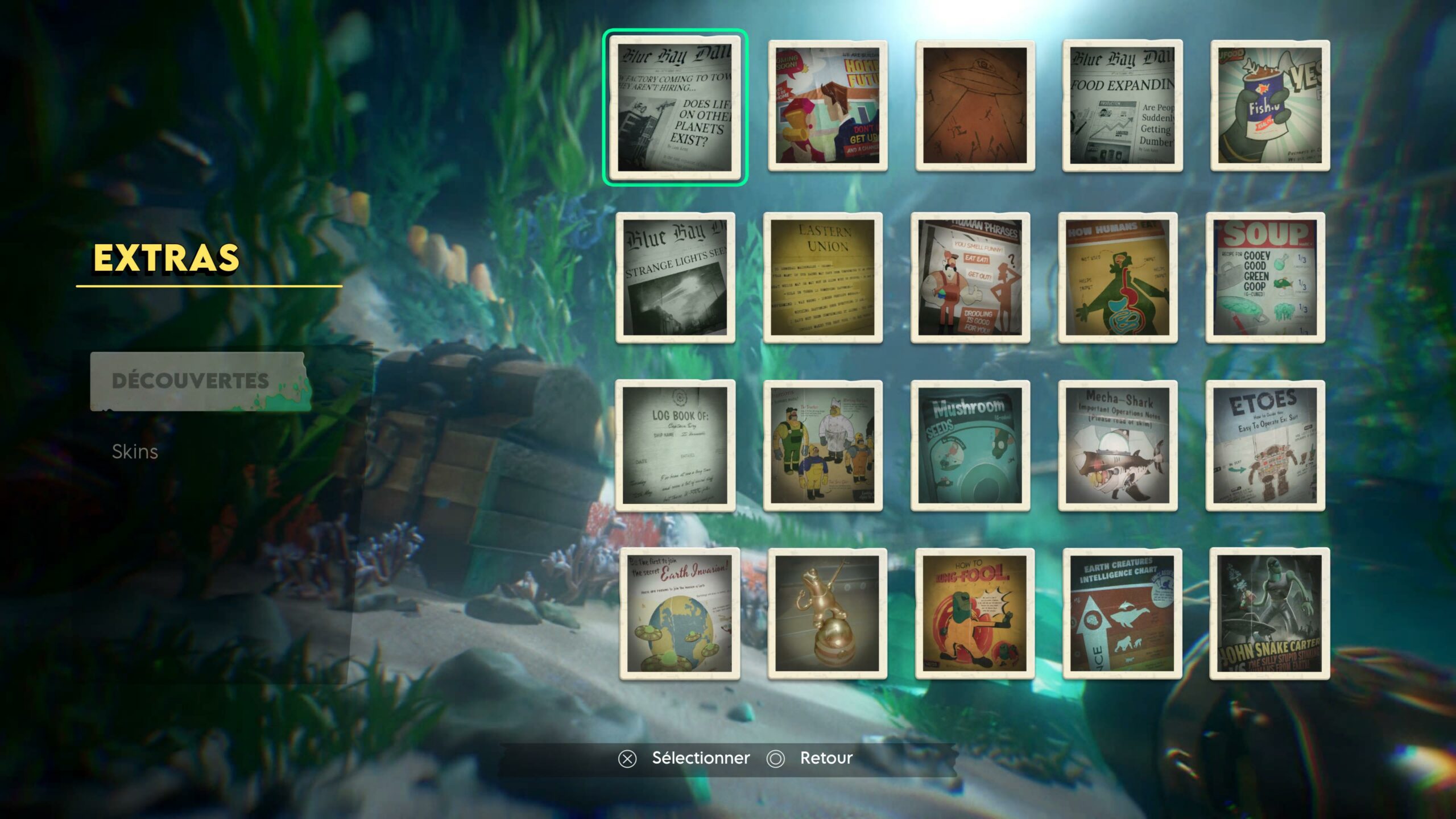View the UFO cave painting thumbnail
1456x819 pixels.
(975, 105)
